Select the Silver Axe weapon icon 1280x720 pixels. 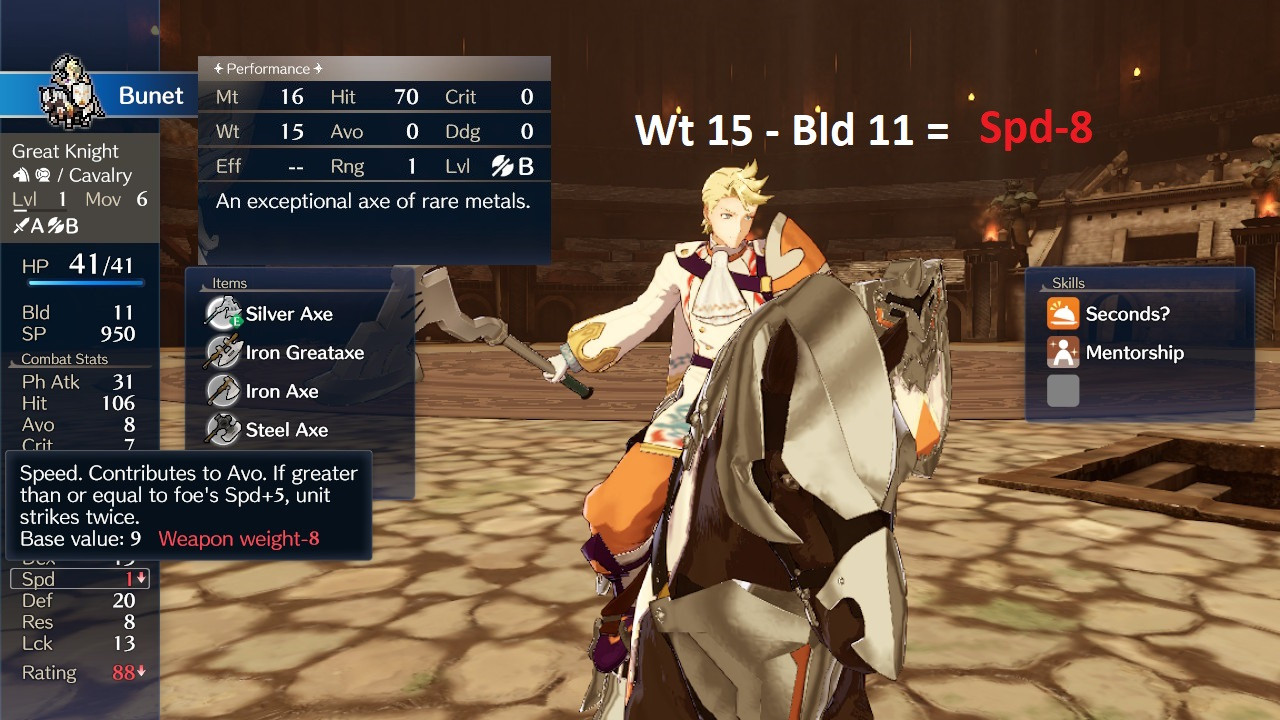(222, 312)
